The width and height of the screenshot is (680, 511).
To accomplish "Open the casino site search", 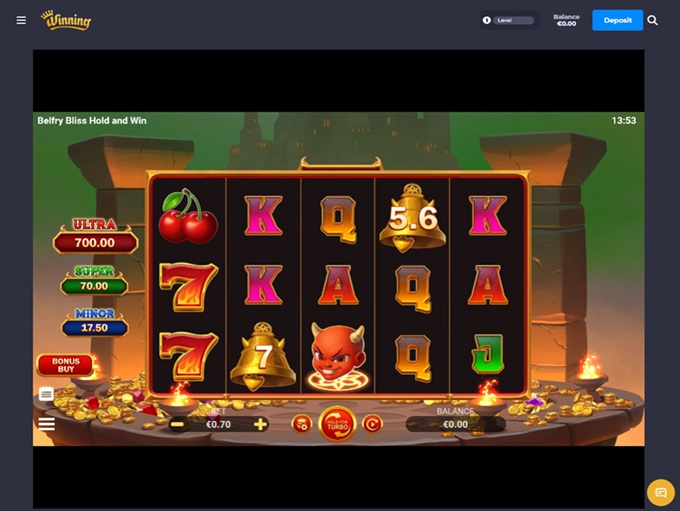I will pos(653,20).
